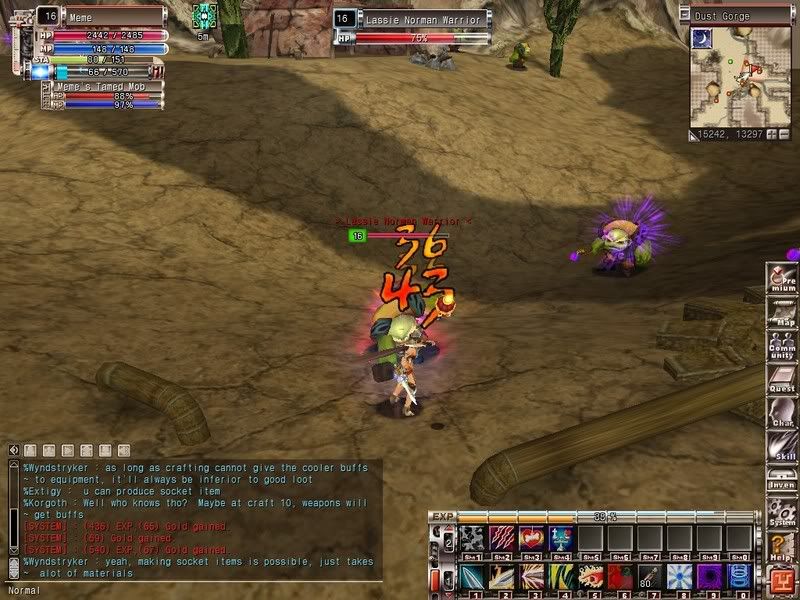Click the green buff icon showing 5m
Image resolution: width=800 pixels, height=600 pixels.
click(204, 15)
